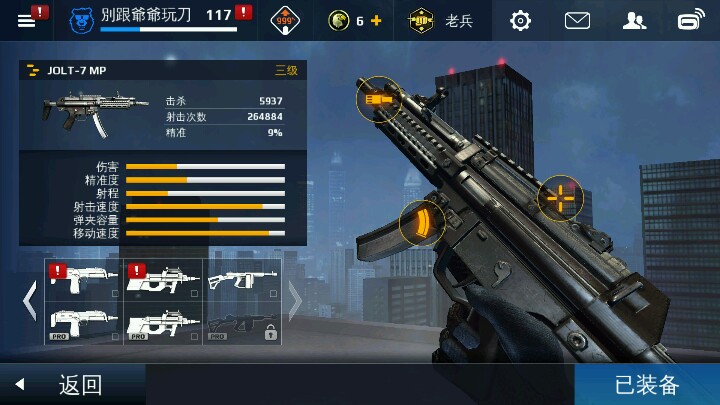
Task: Show the next page of weapons
Action: coord(296,300)
